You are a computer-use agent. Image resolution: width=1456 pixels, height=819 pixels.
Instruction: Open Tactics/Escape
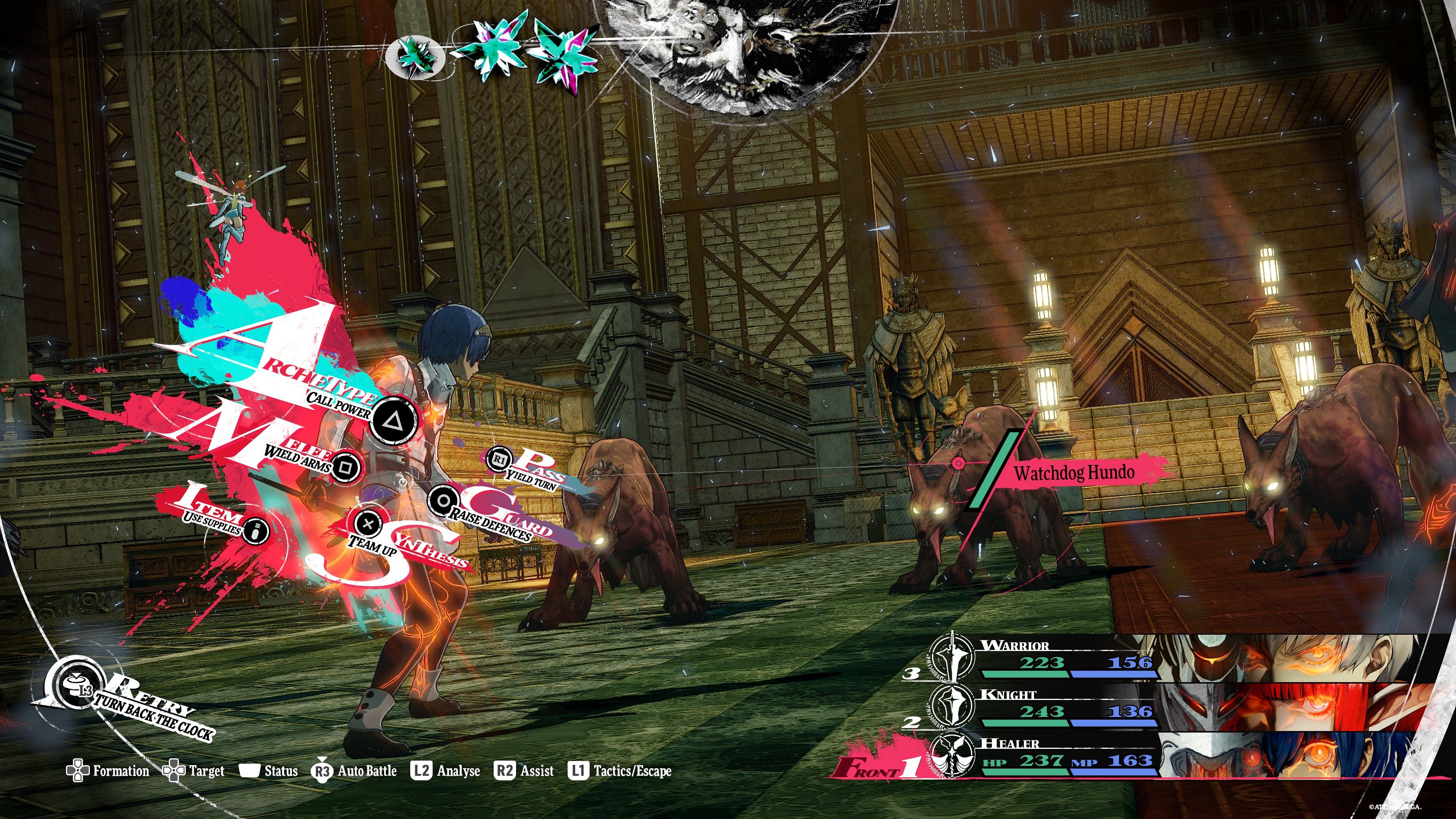[620, 771]
